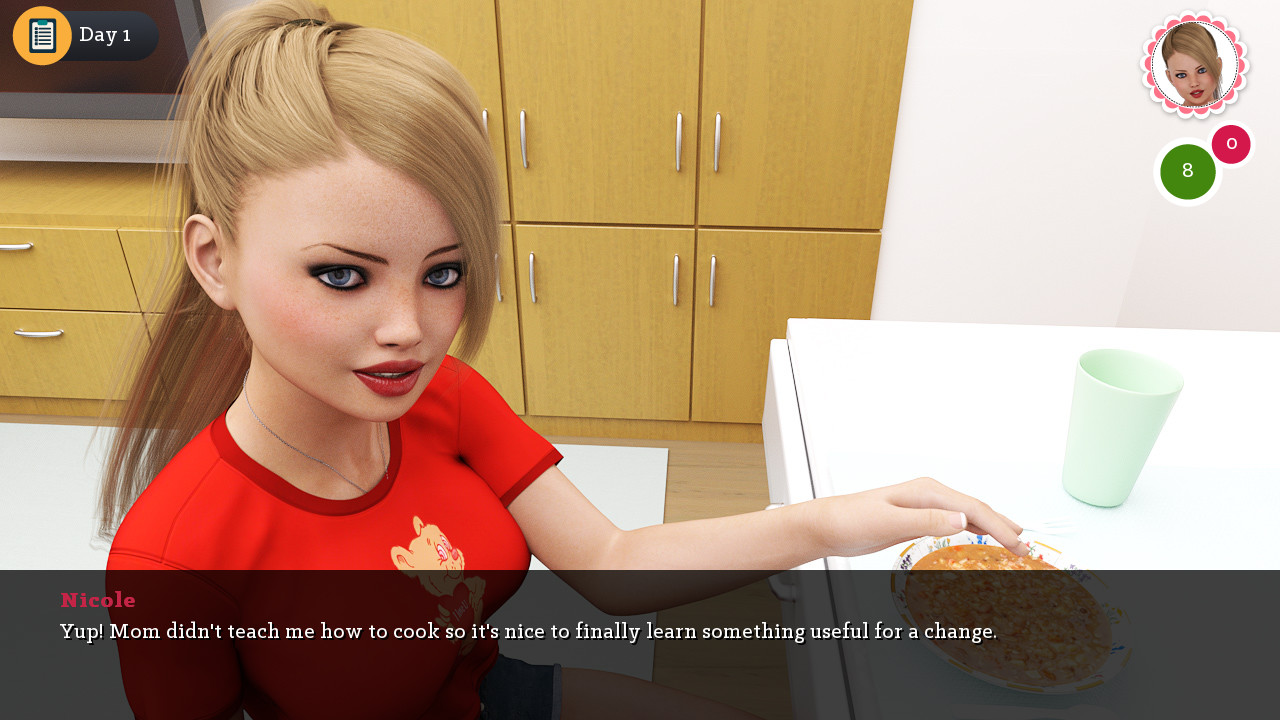Image resolution: width=1280 pixels, height=720 pixels.
Task: Click the dialogue text to advance the story
Action: (527, 632)
